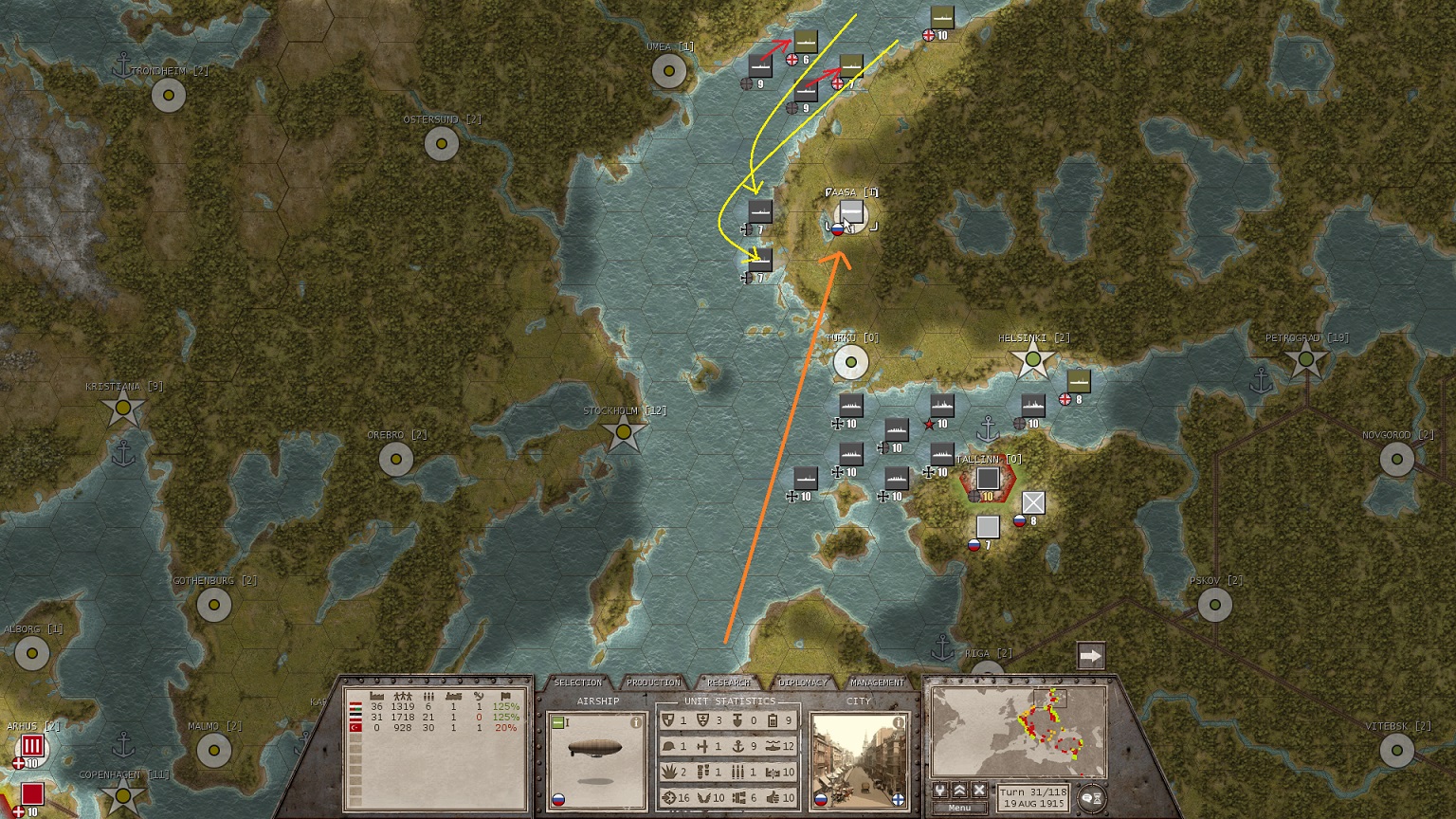The image size is (1456, 819).
Task: Click the wrench icon beside the minimap
Action: pos(940,790)
